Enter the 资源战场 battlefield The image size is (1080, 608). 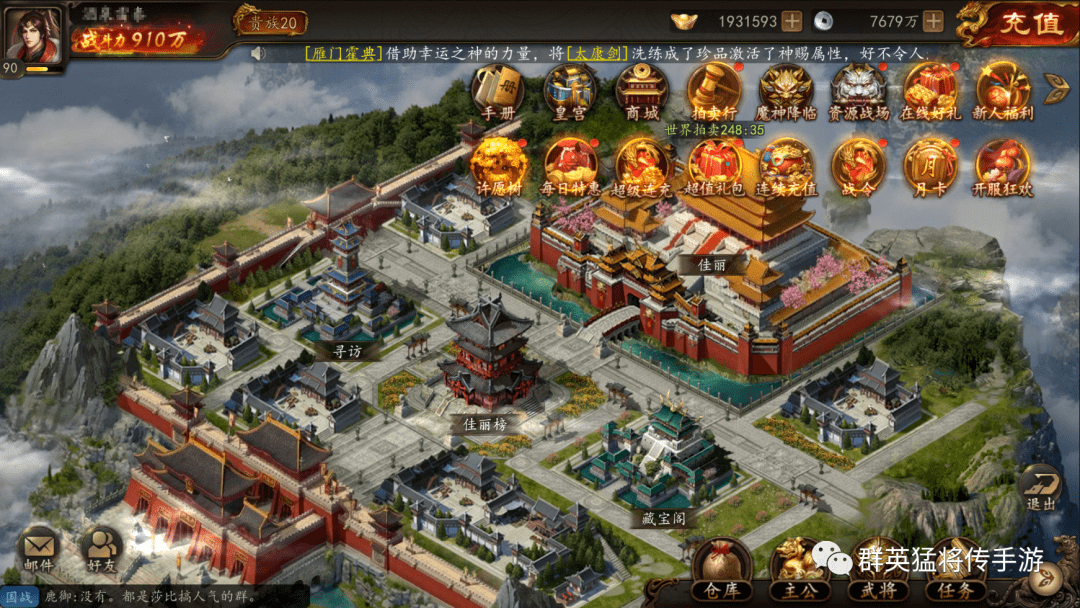click(x=858, y=90)
